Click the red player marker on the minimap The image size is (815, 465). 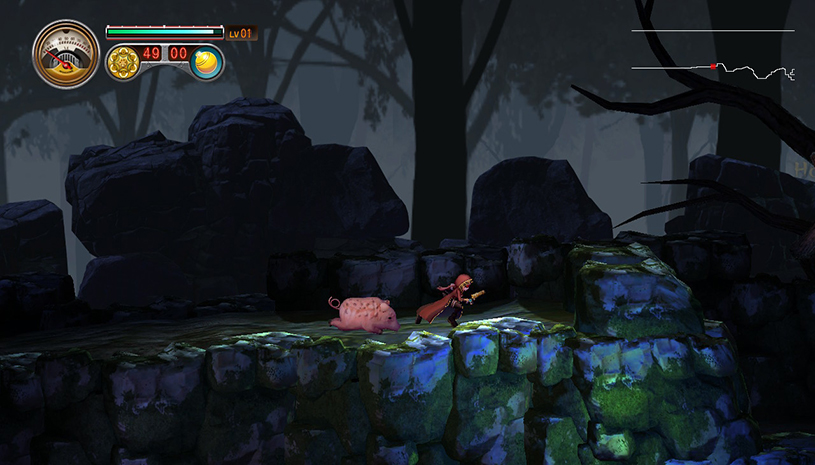click(x=713, y=66)
